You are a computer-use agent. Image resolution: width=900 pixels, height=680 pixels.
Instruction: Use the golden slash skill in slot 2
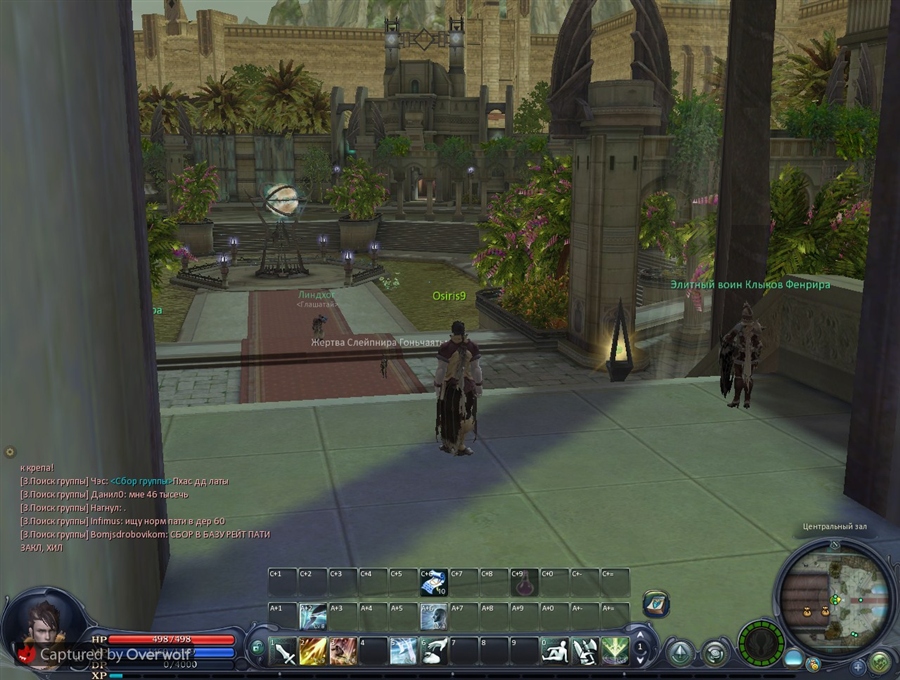(313, 651)
